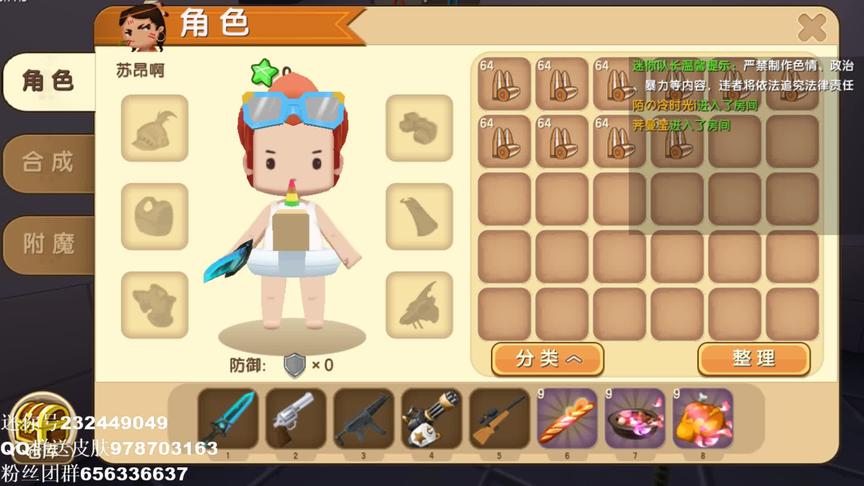Select the roast chicken hotbar item
Viewport: 864px width, 486px height.
click(x=703, y=418)
